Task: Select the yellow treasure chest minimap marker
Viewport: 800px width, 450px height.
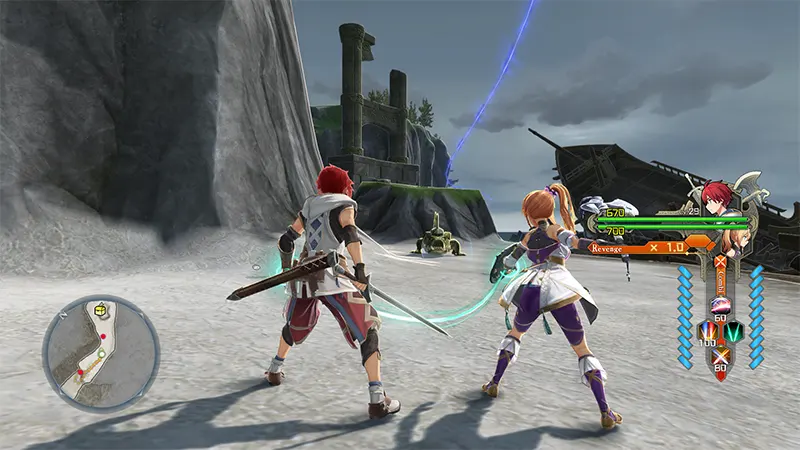Action: (100, 310)
